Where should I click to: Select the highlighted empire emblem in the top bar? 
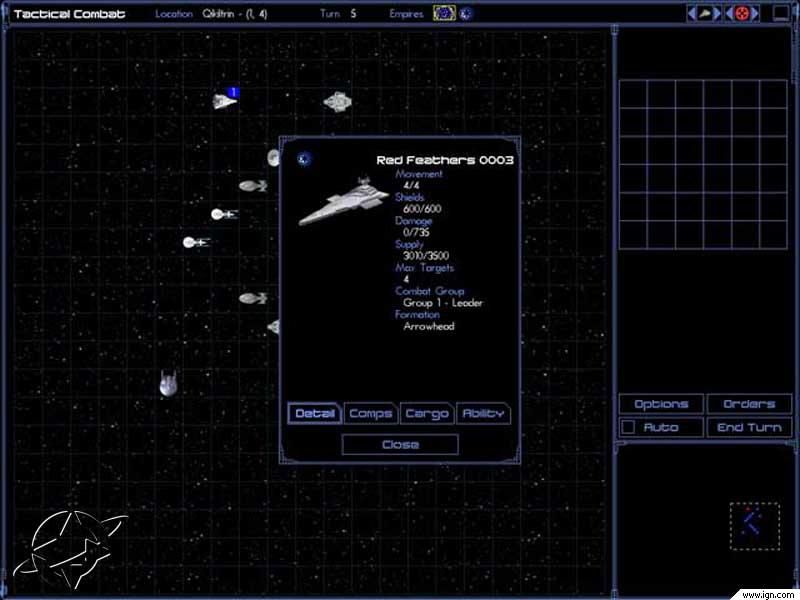[x=444, y=14]
